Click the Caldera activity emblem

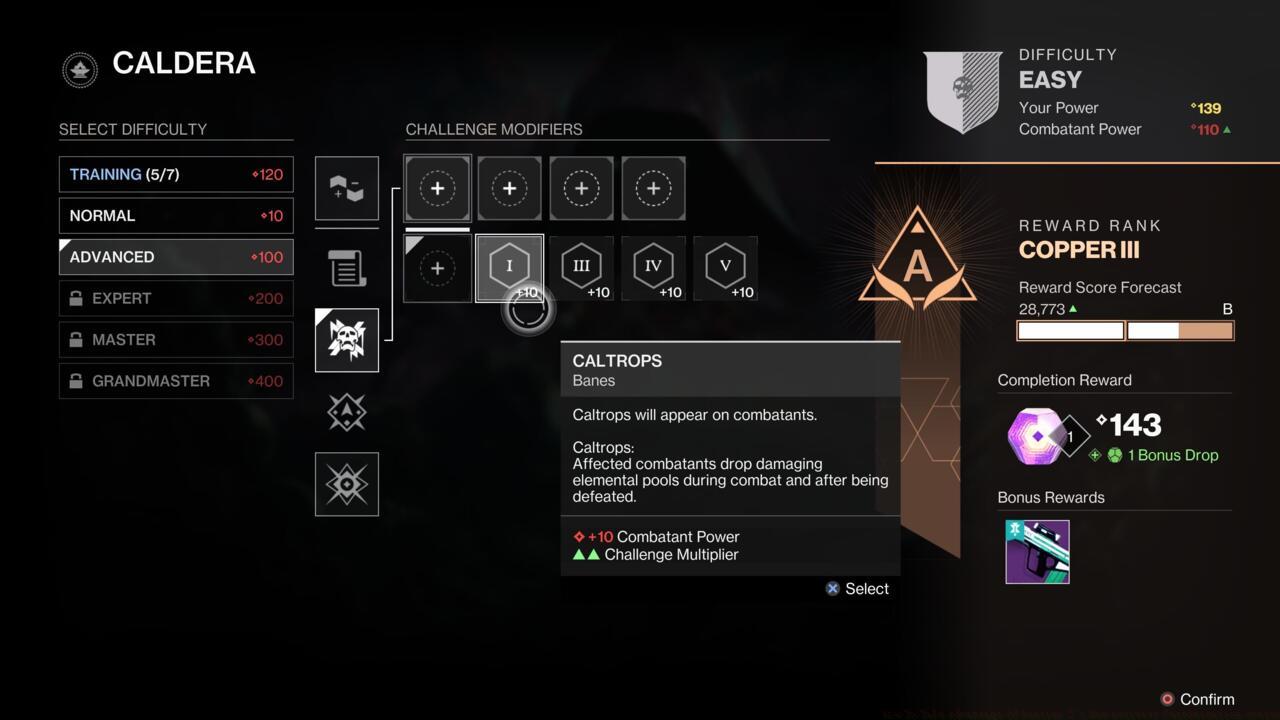pyautogui.click(x=80, y=70)
